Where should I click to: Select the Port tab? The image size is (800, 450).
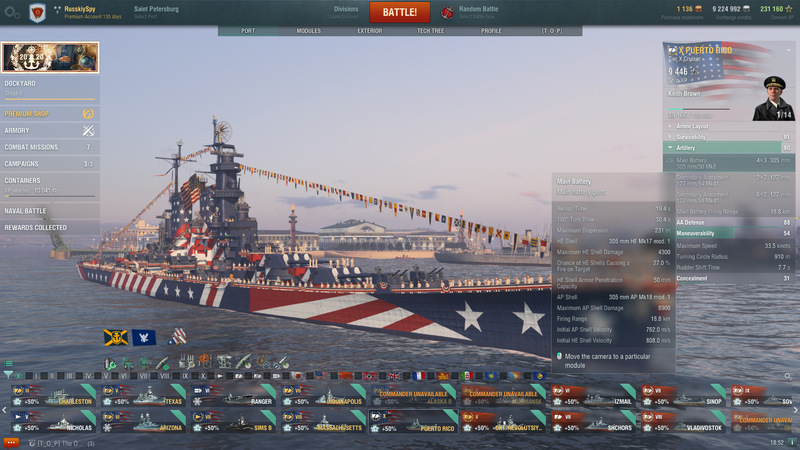tap(248, 31)
